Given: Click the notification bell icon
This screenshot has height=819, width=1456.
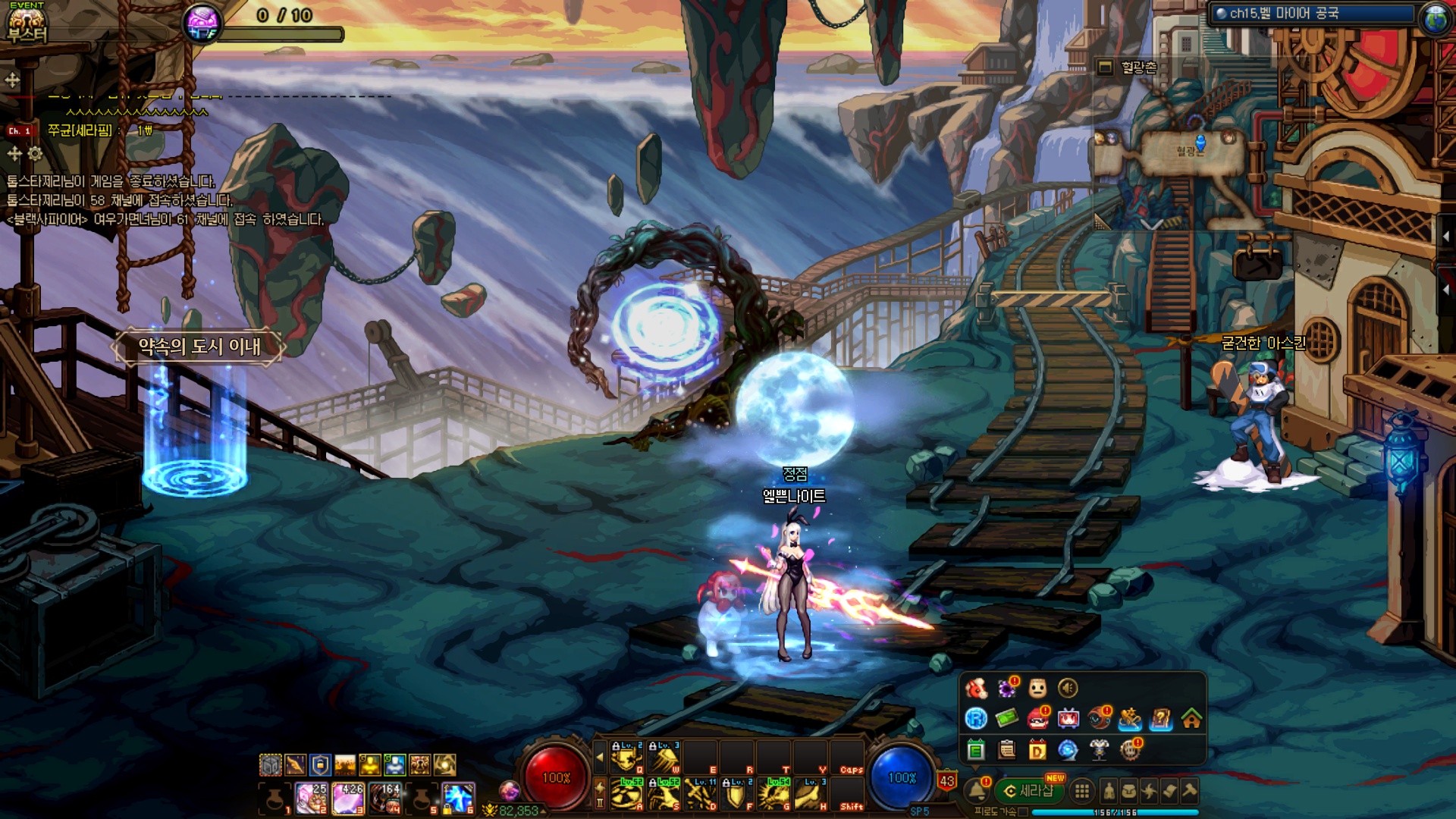Looking at the screenshot, I should pos(977,791).
